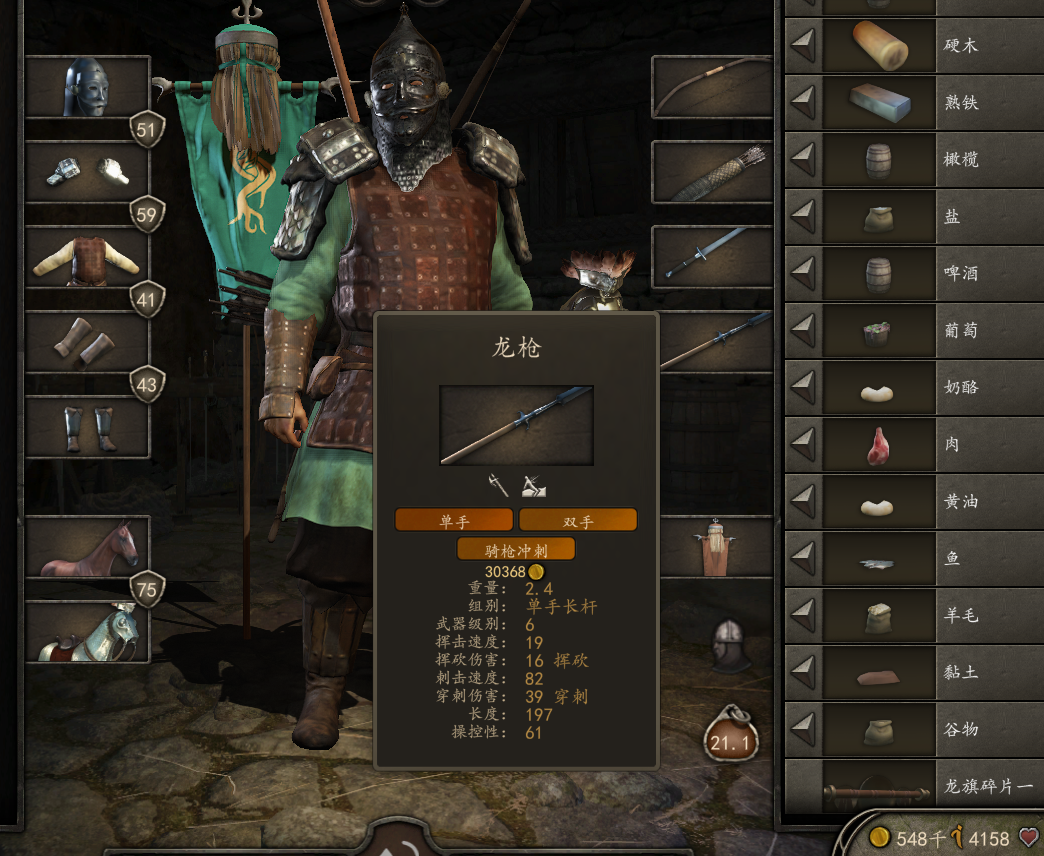Select the 硬木 item in inventory
The height and width of the screenshot is (856, 1044).
pyautogui.click(x=911, y=45)
